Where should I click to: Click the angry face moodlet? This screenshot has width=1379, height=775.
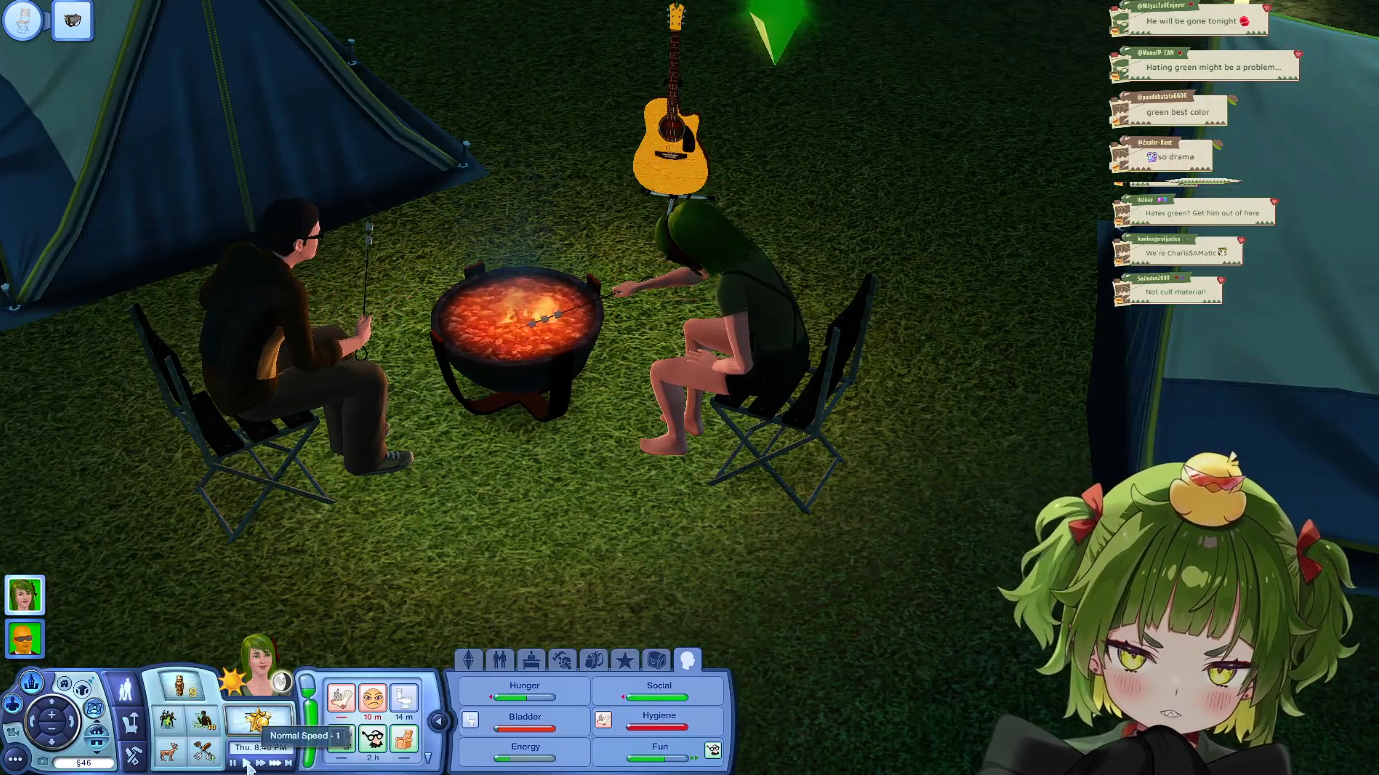pos(372,697)
